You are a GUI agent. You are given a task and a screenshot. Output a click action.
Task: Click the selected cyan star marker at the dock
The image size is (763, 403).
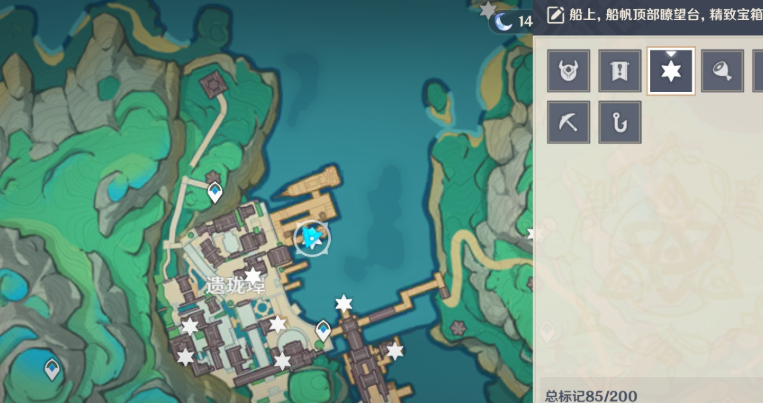pos(313,237)
